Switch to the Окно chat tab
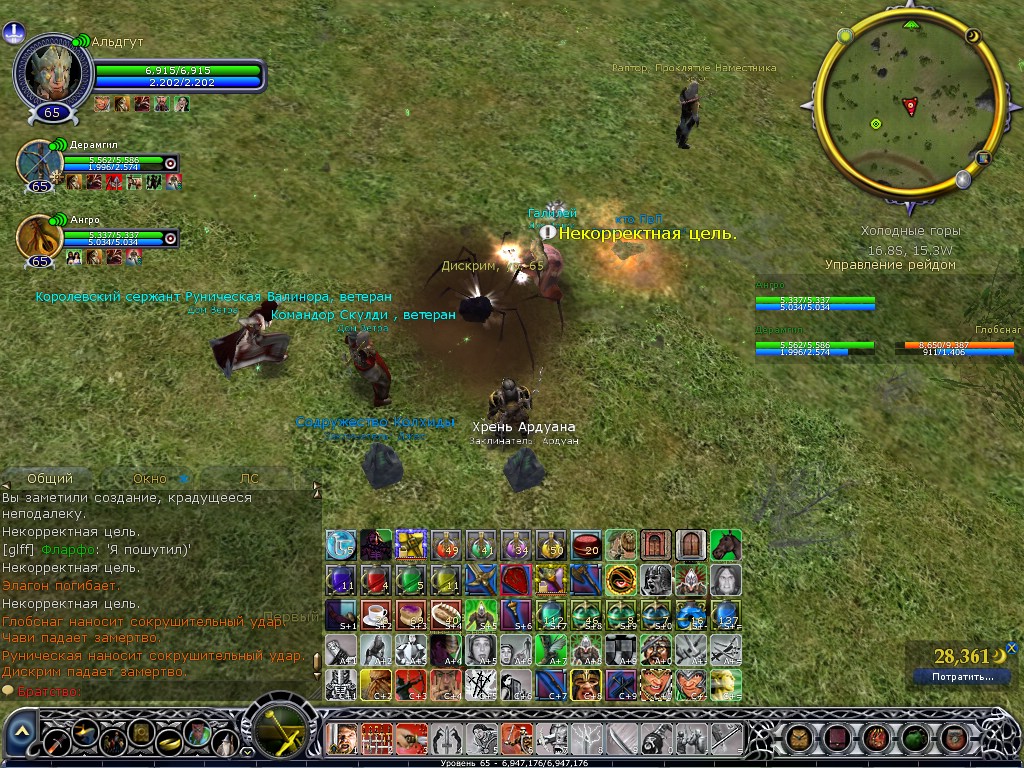 [149, 479]
